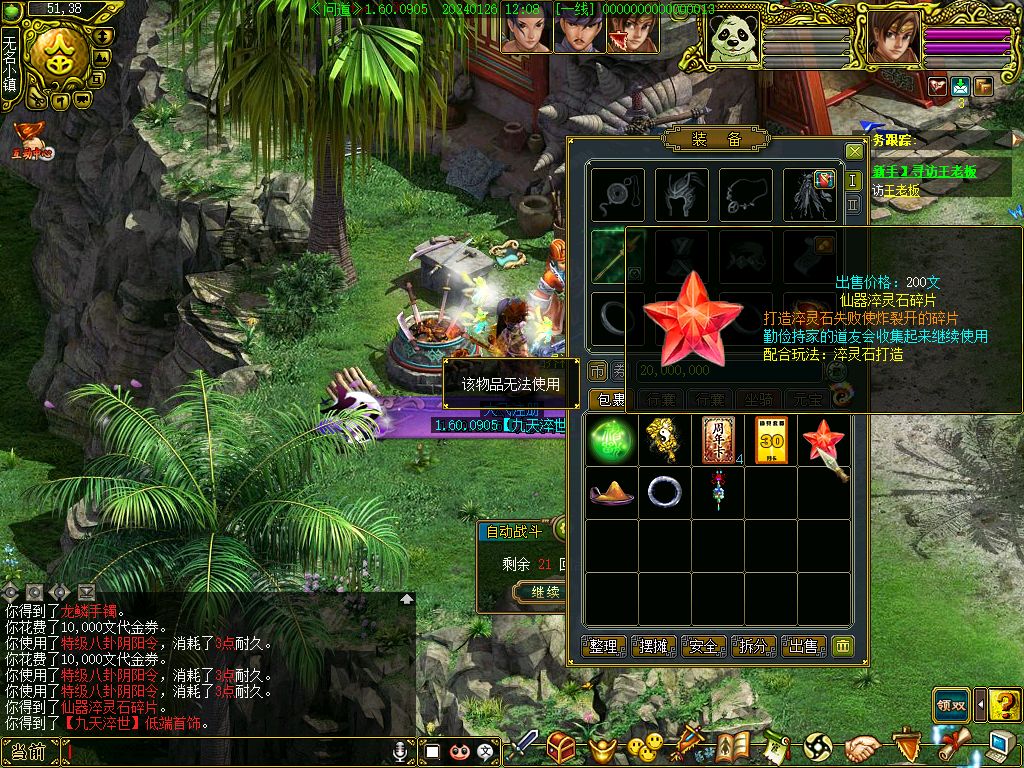Select the silver ring in the bag

click(x=664, y=492)
